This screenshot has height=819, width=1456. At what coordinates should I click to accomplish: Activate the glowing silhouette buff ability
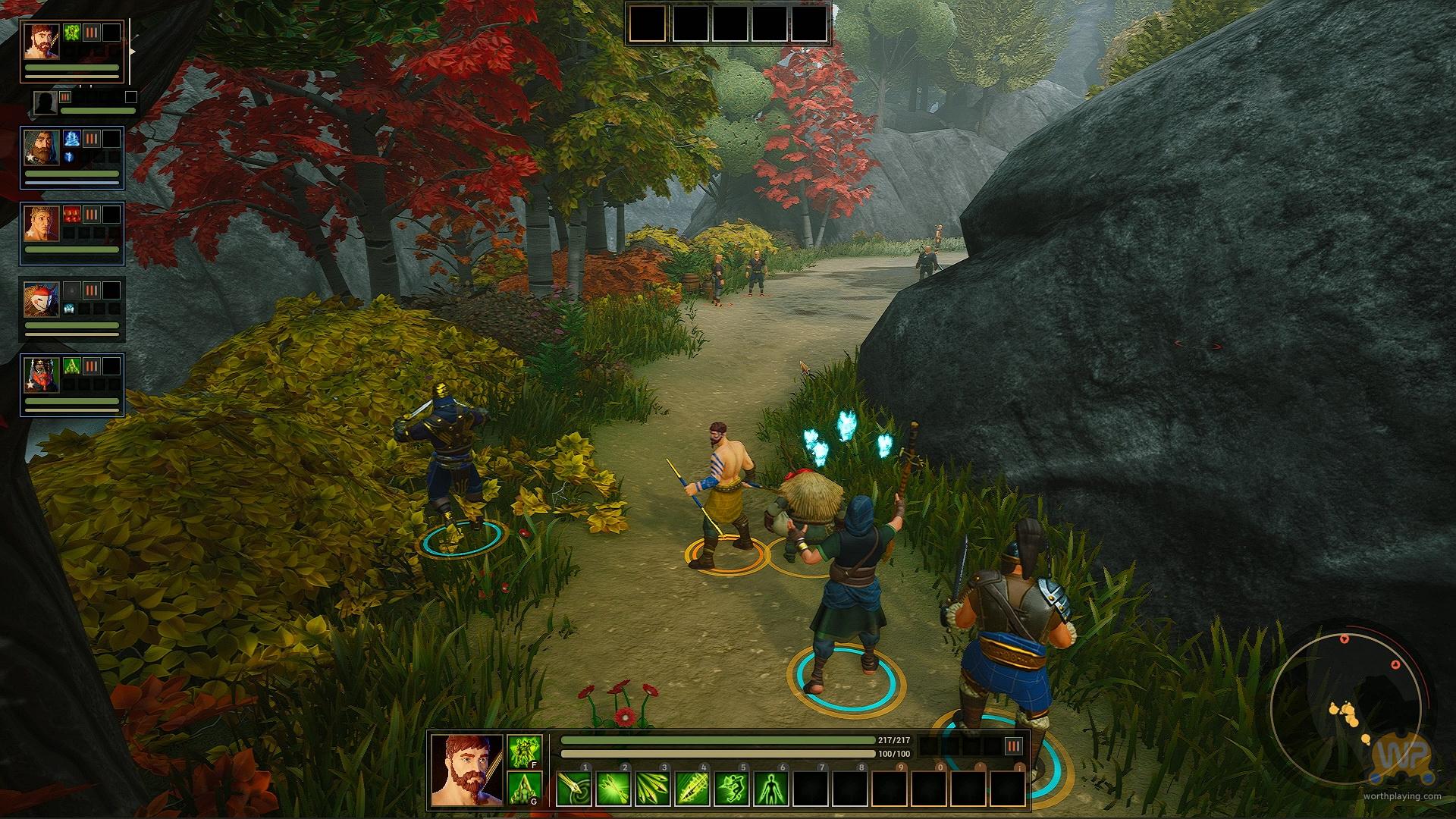770,789
